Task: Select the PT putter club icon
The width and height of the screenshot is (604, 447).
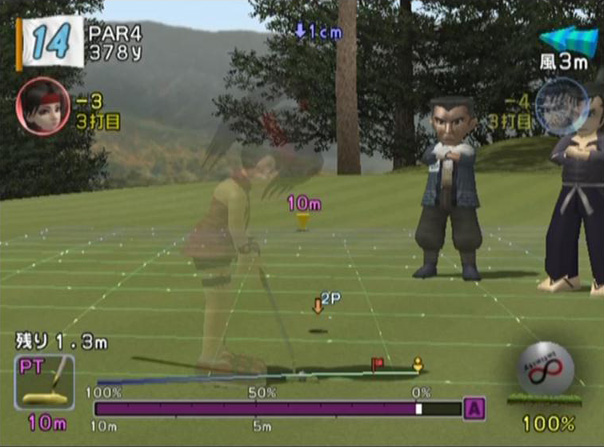Action: [x=44, y=382]
